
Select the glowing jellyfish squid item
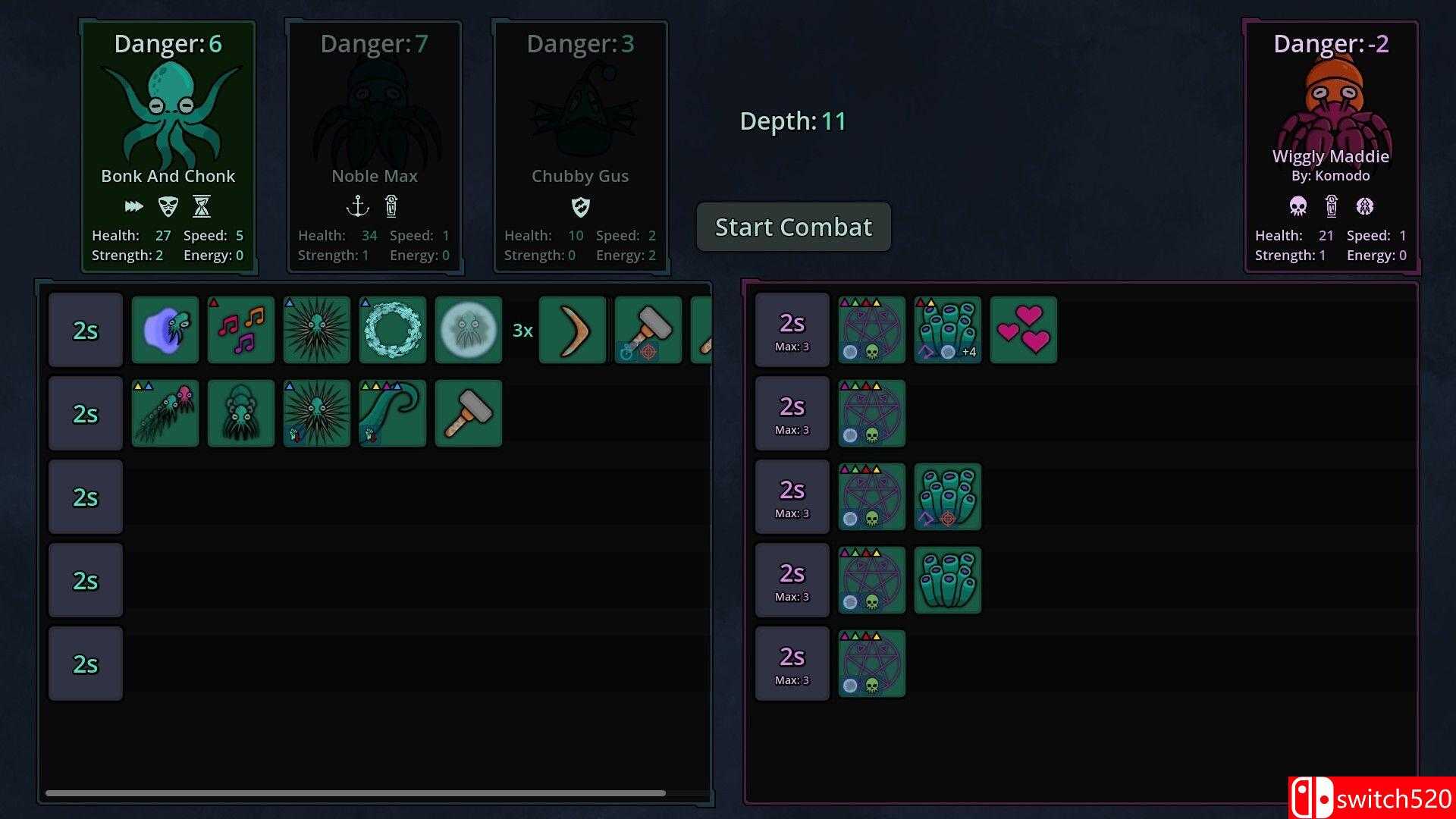165,329
